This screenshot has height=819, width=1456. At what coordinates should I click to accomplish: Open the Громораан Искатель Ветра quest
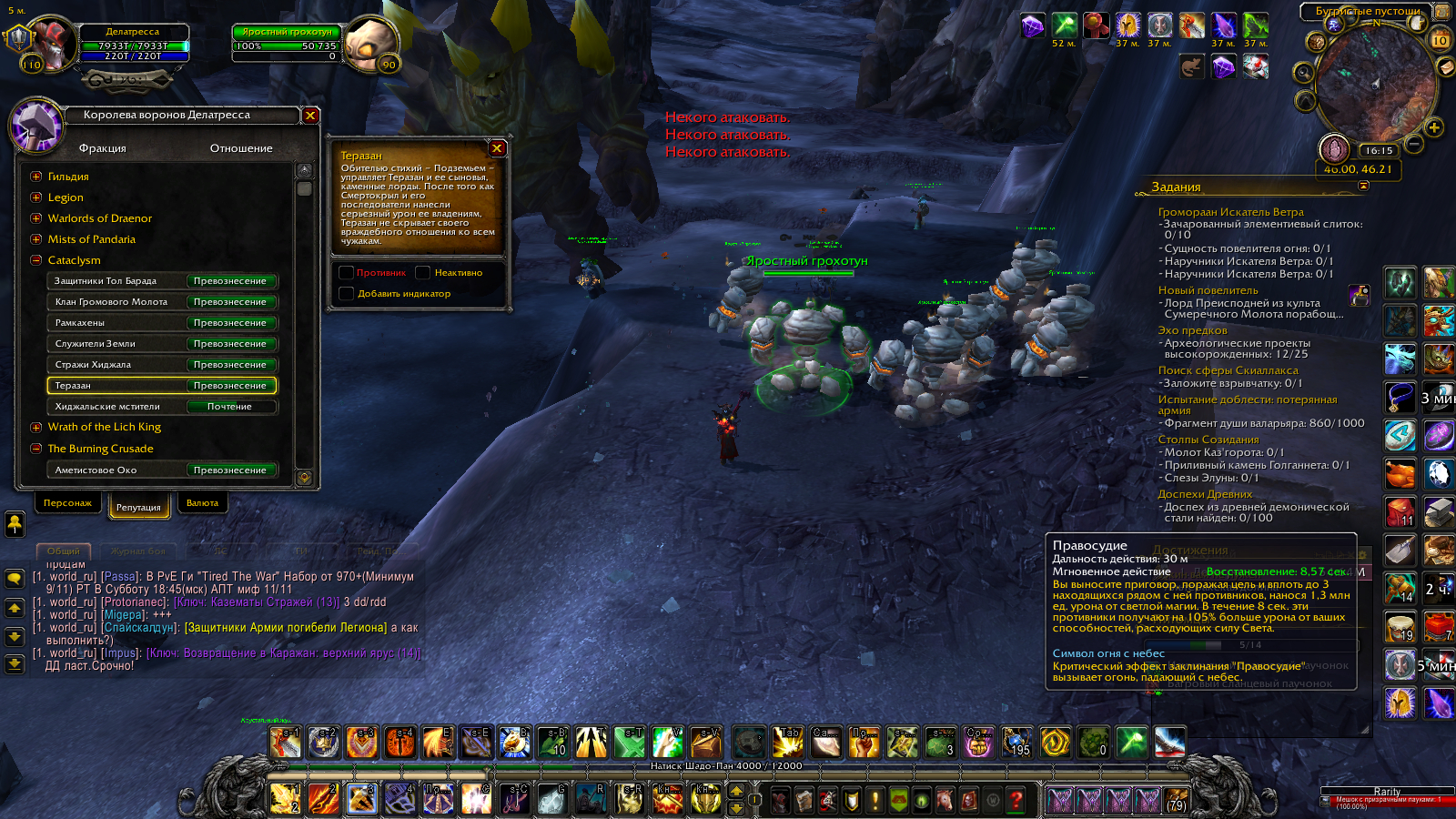pyautogui.click(x=1230, y=212)
